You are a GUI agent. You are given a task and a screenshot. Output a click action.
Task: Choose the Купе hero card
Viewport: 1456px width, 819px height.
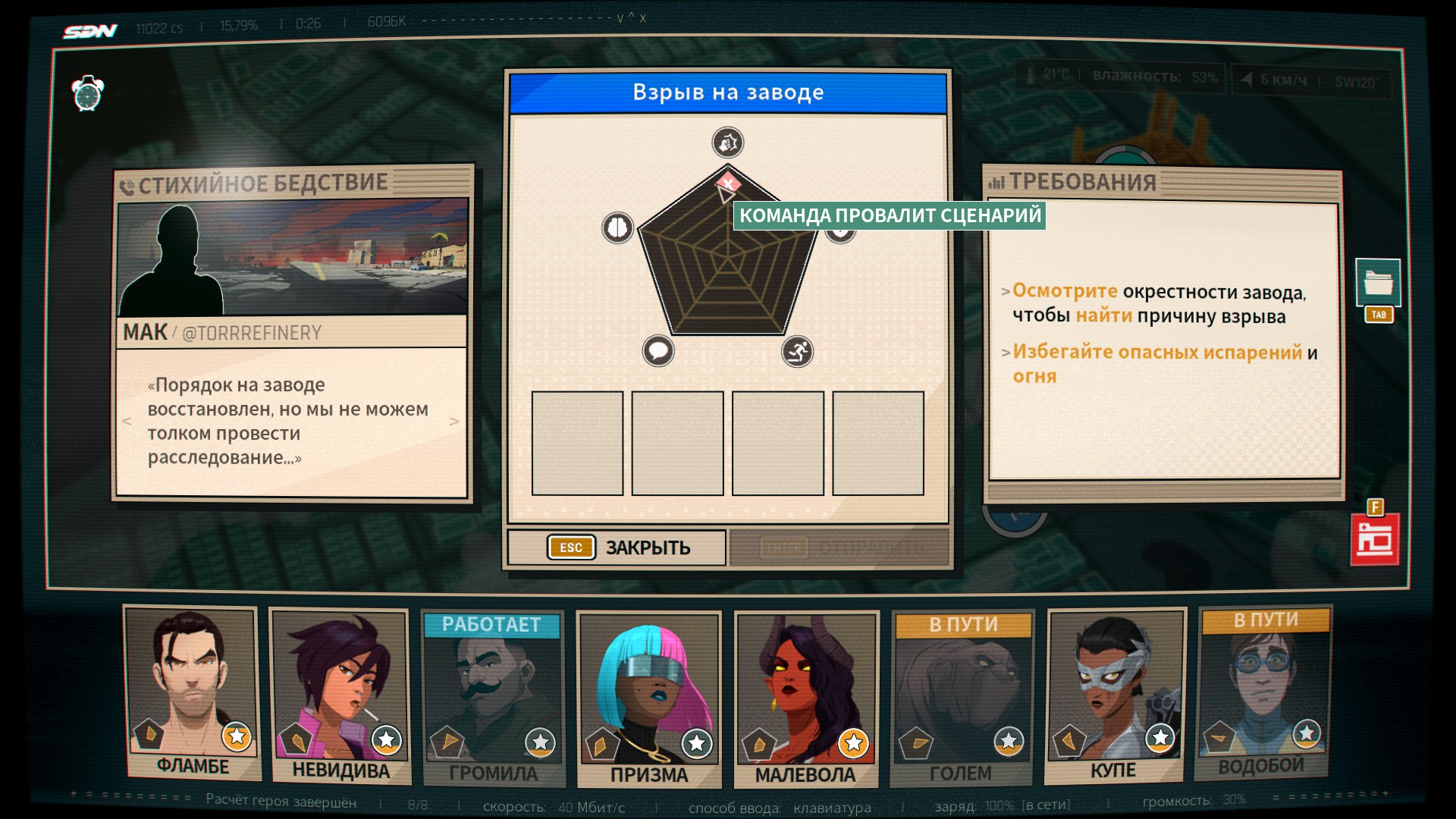[1114, 695]
